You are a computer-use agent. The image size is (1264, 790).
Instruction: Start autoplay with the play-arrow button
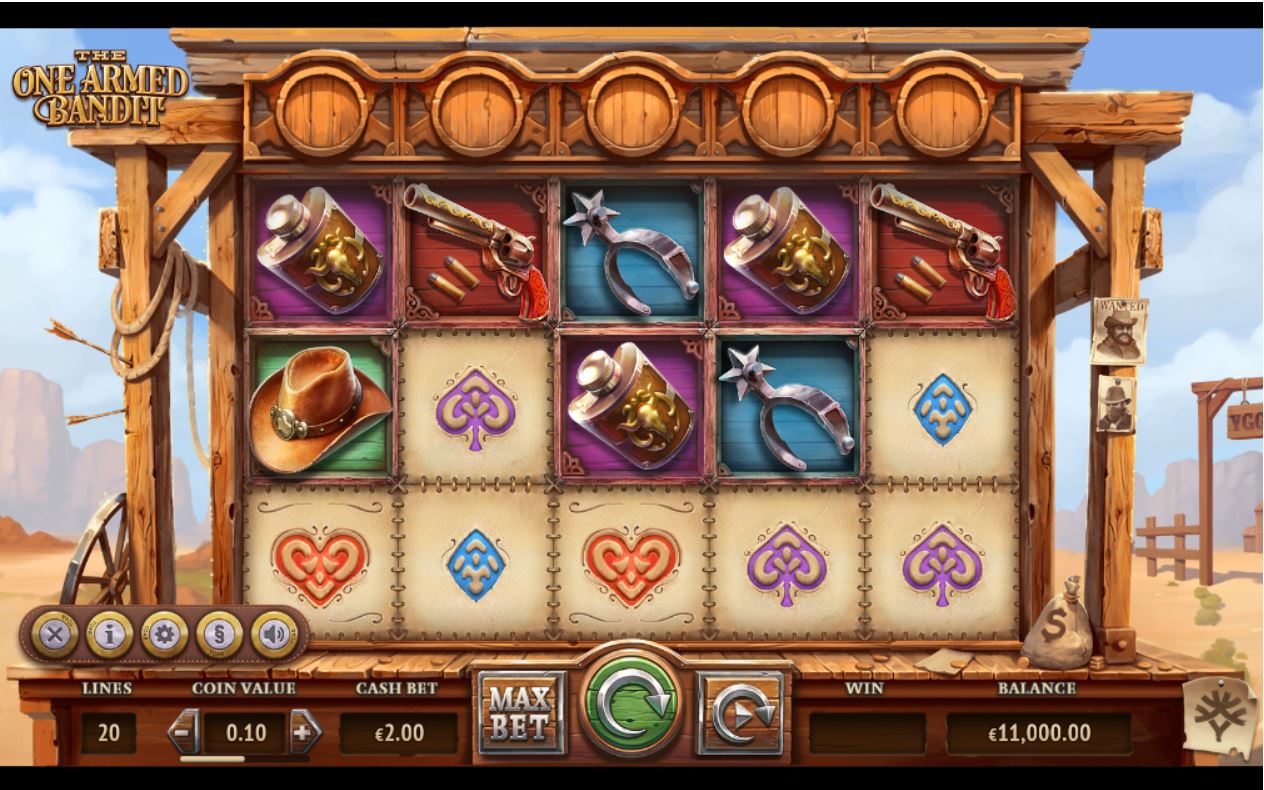pos(741,712)
